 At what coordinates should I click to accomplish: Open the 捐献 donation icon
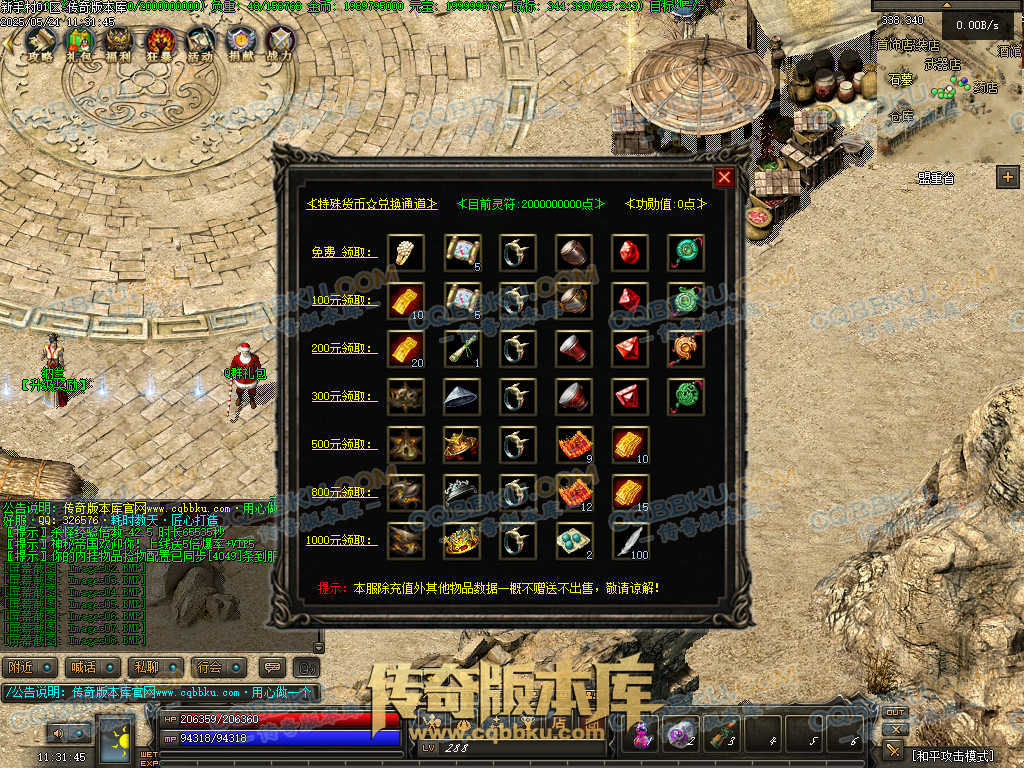point(241,41)
